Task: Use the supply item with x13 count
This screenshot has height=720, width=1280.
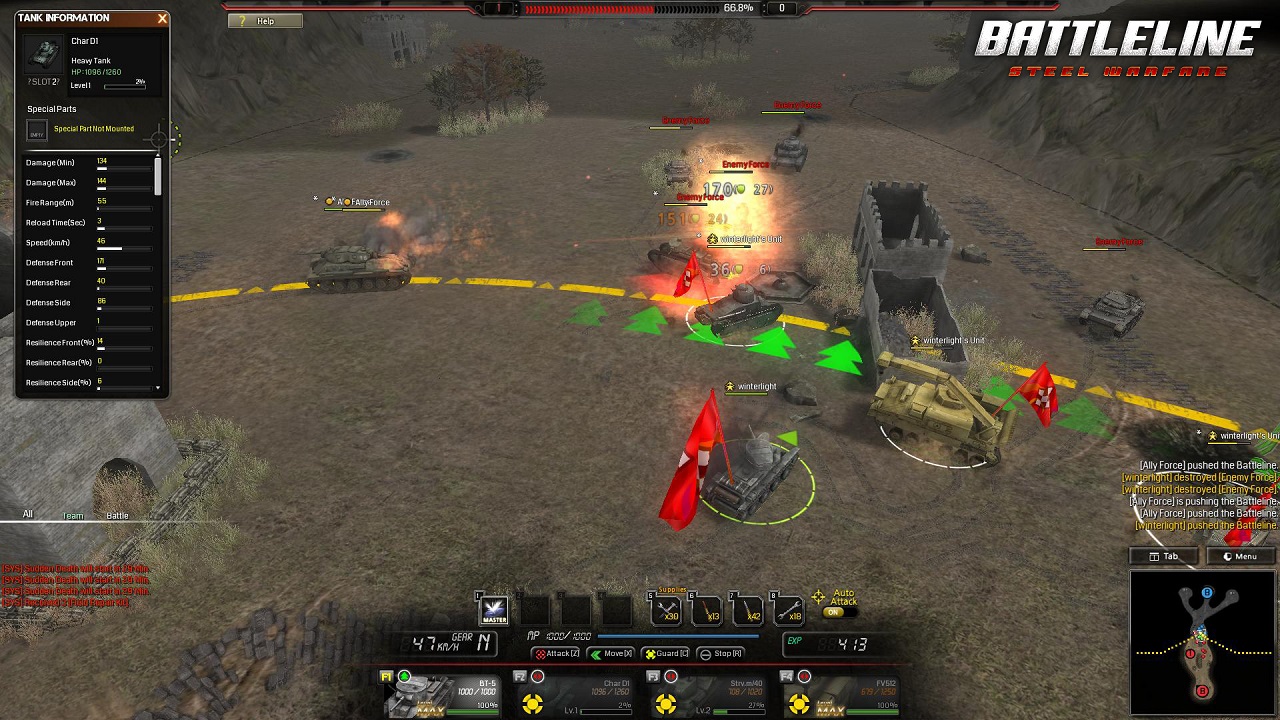Action: tap(707, 609)
